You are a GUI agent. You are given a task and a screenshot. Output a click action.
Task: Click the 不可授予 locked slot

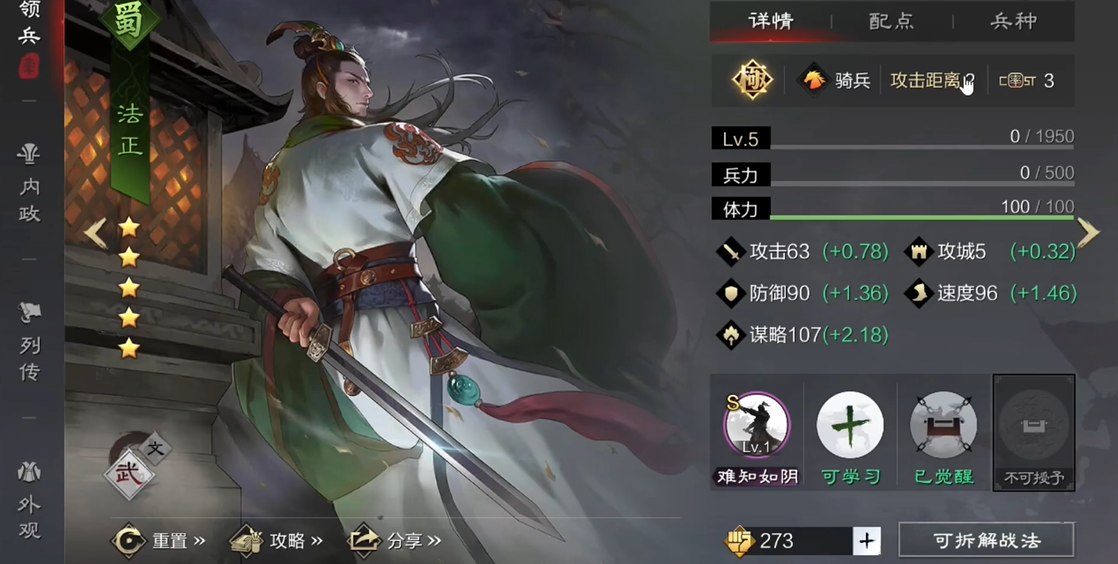pyautogui.click(x=1033, y=431)
